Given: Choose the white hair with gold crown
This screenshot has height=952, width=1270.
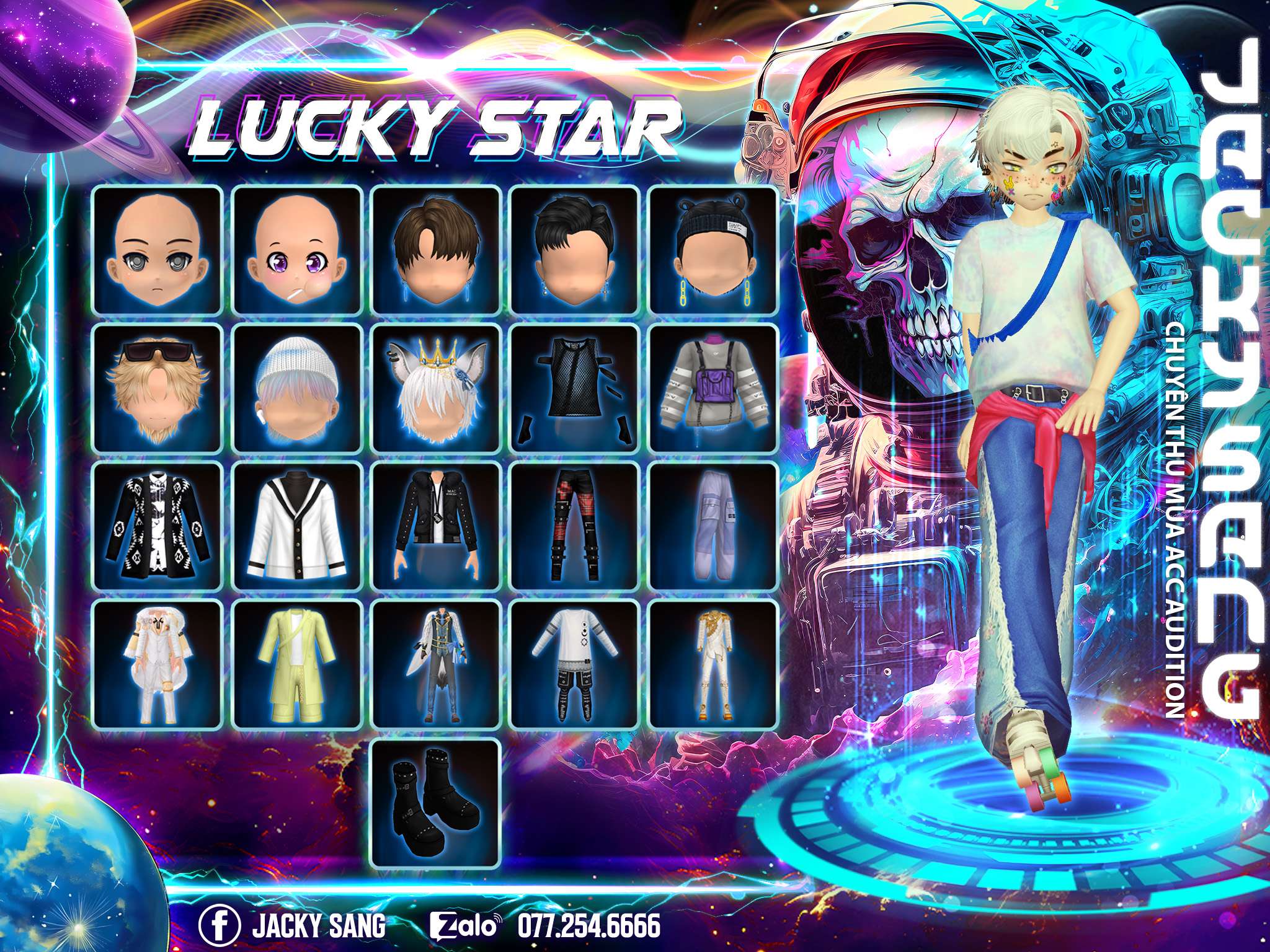Looking at the screenshot, I should tap(436, 388).
